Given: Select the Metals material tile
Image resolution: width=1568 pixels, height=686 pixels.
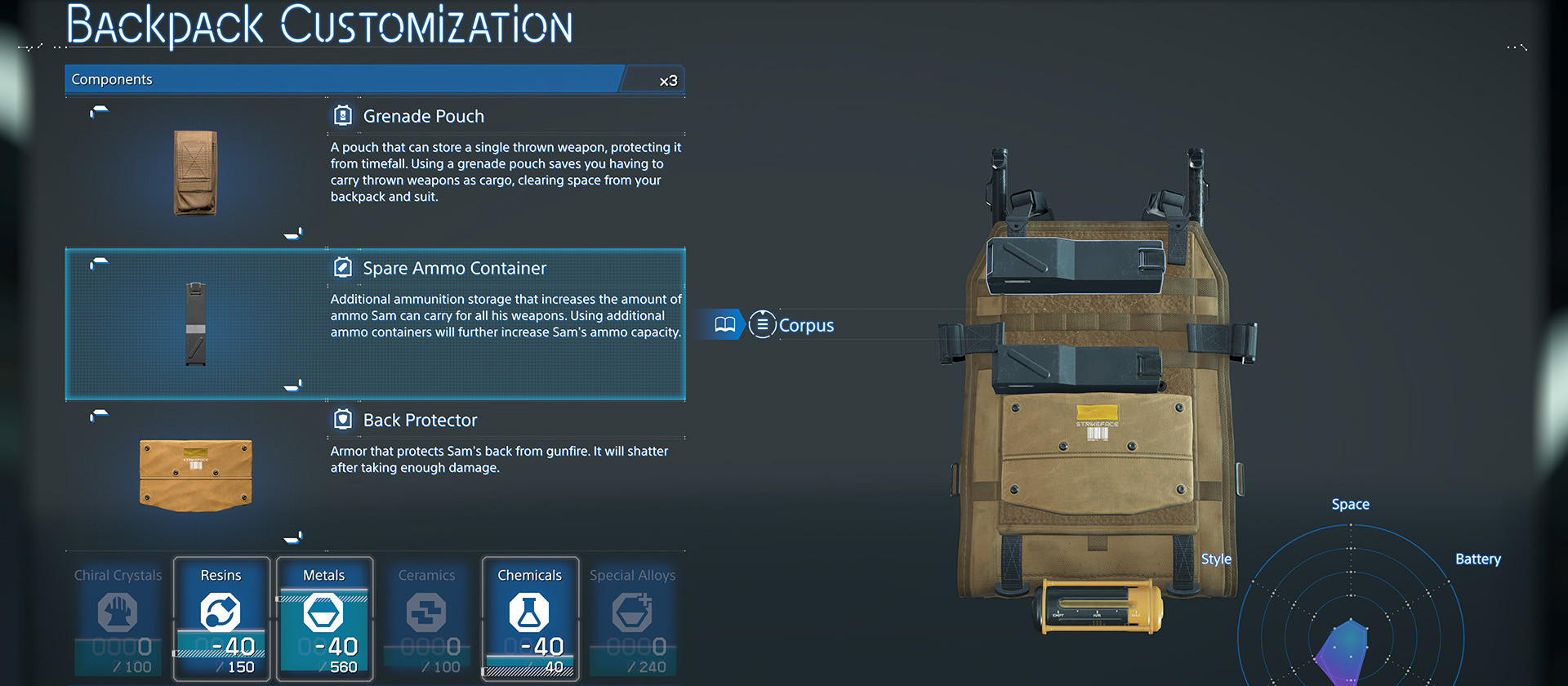Looking at the screenshot, I should (x=324, y=618).
